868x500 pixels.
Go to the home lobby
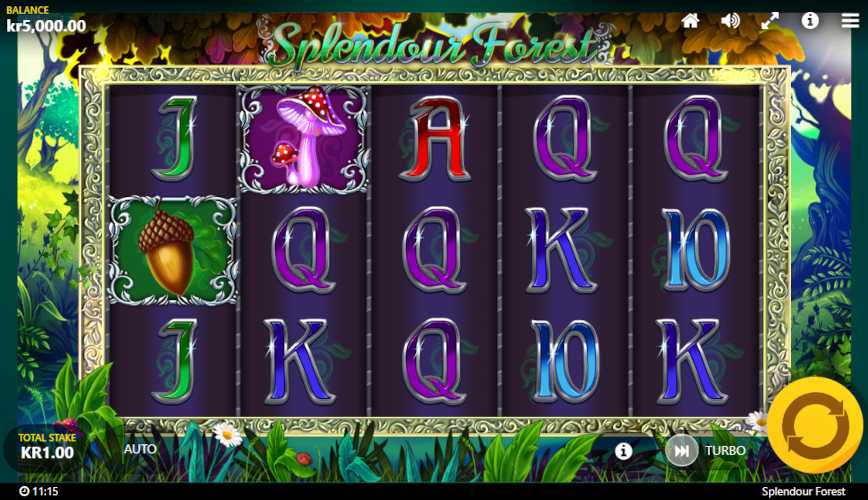tap(690, 20)
